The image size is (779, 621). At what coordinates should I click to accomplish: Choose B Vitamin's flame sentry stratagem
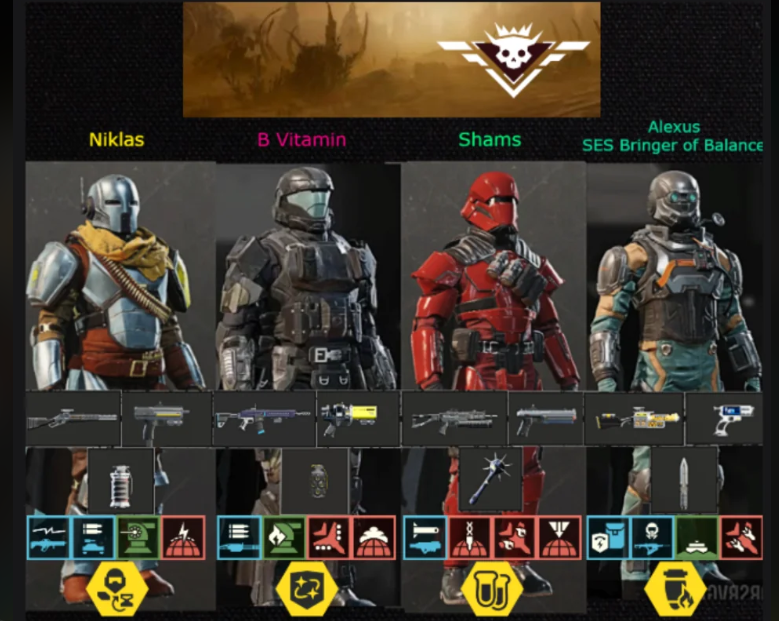click(x=284, y=537)
